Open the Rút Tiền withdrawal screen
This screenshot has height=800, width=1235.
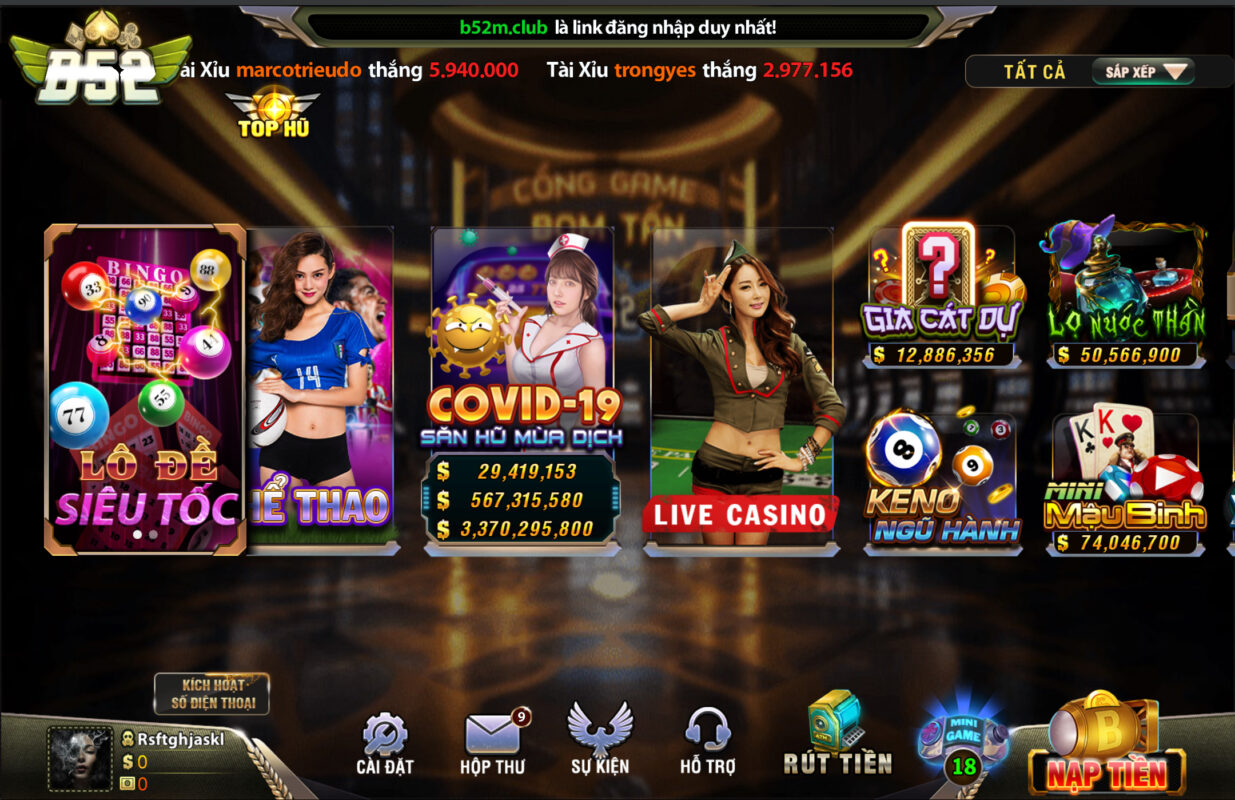click(837, 735)
